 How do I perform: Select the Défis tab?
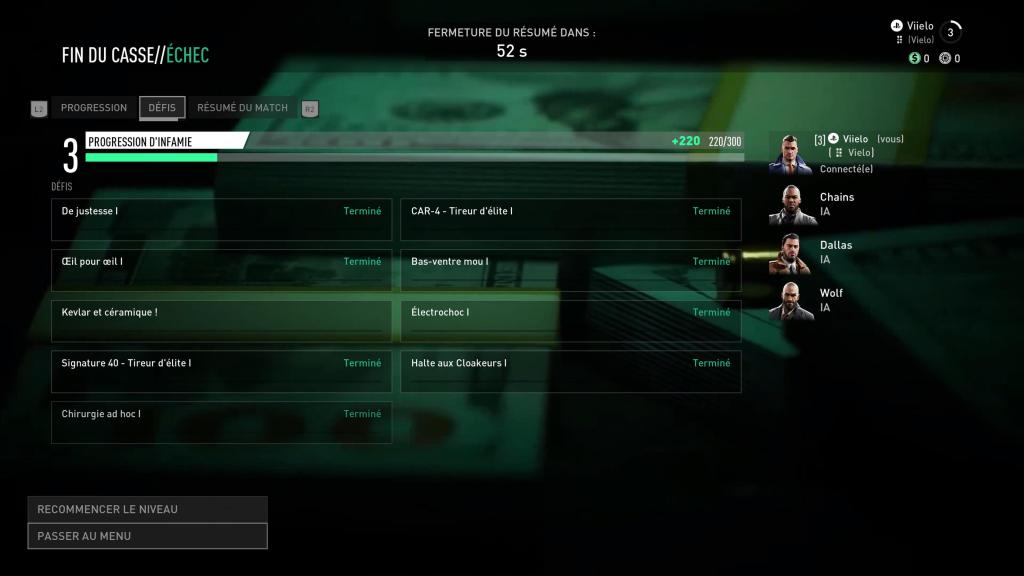[162, 108]
